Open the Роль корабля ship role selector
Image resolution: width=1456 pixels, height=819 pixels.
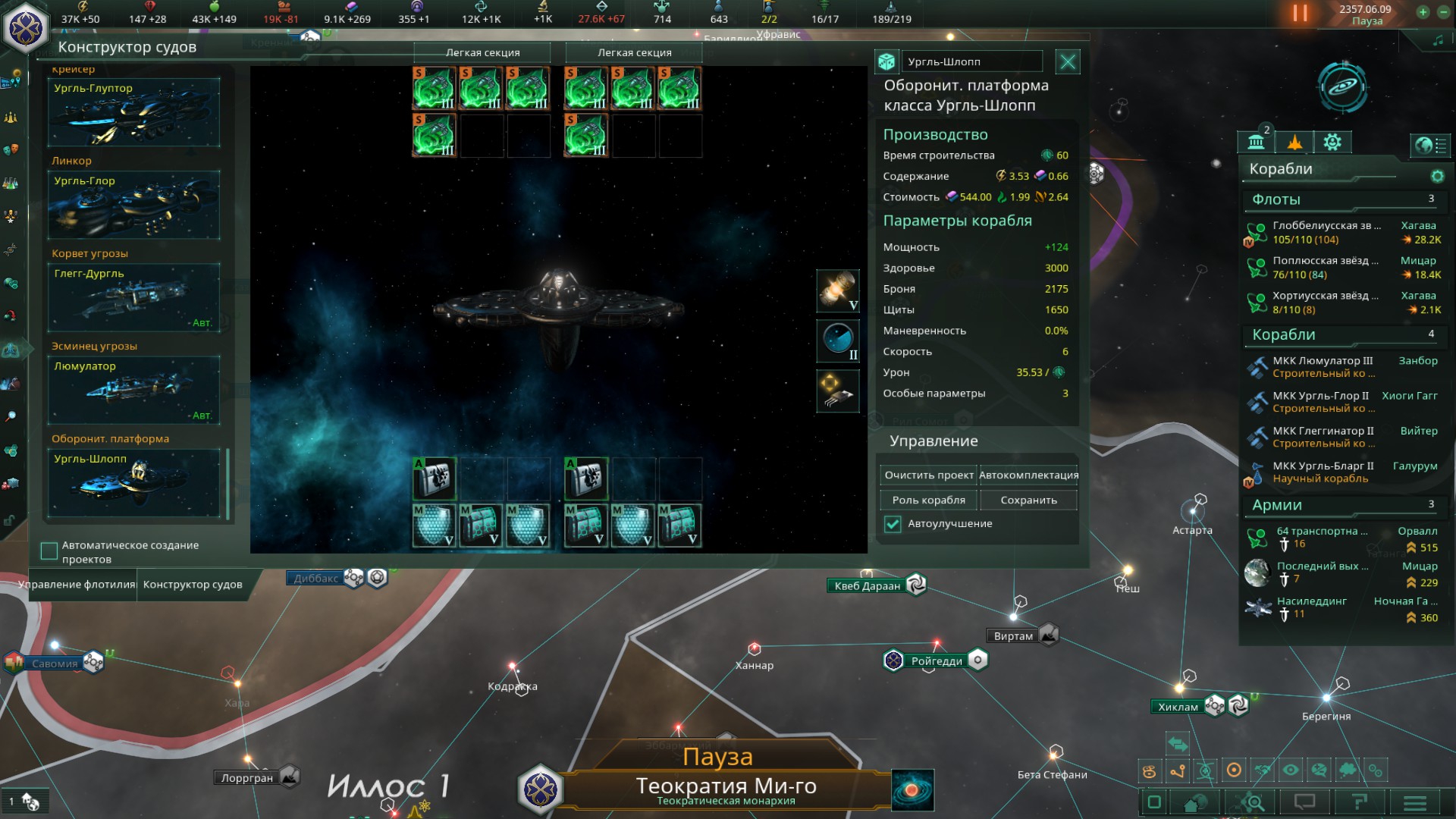coord(928,500)
